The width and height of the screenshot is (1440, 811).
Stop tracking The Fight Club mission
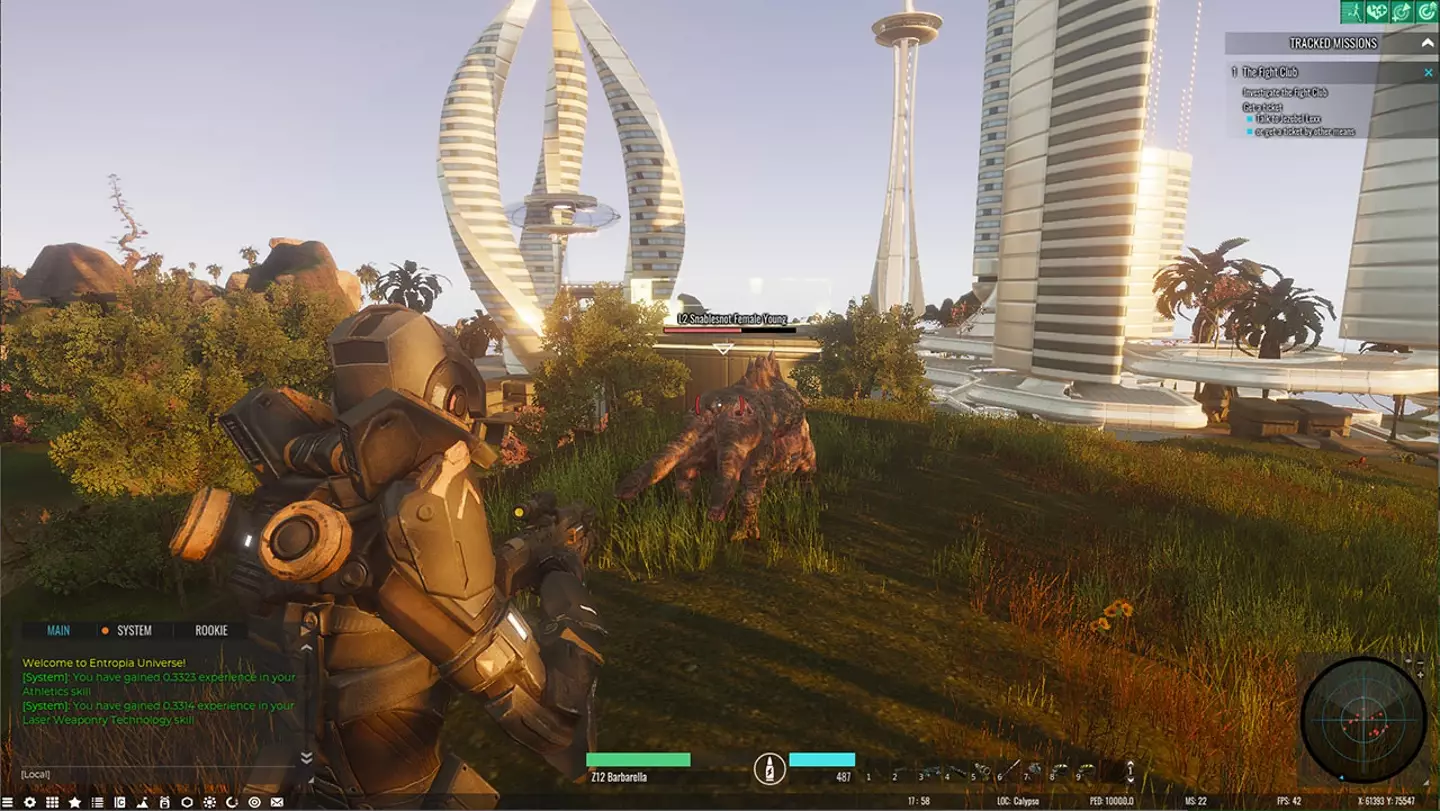tap(1428, 72)
